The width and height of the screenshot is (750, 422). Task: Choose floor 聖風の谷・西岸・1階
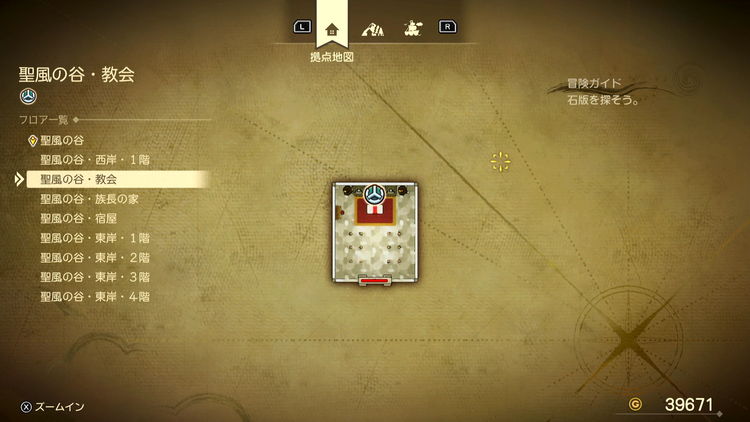click(94, 160)
